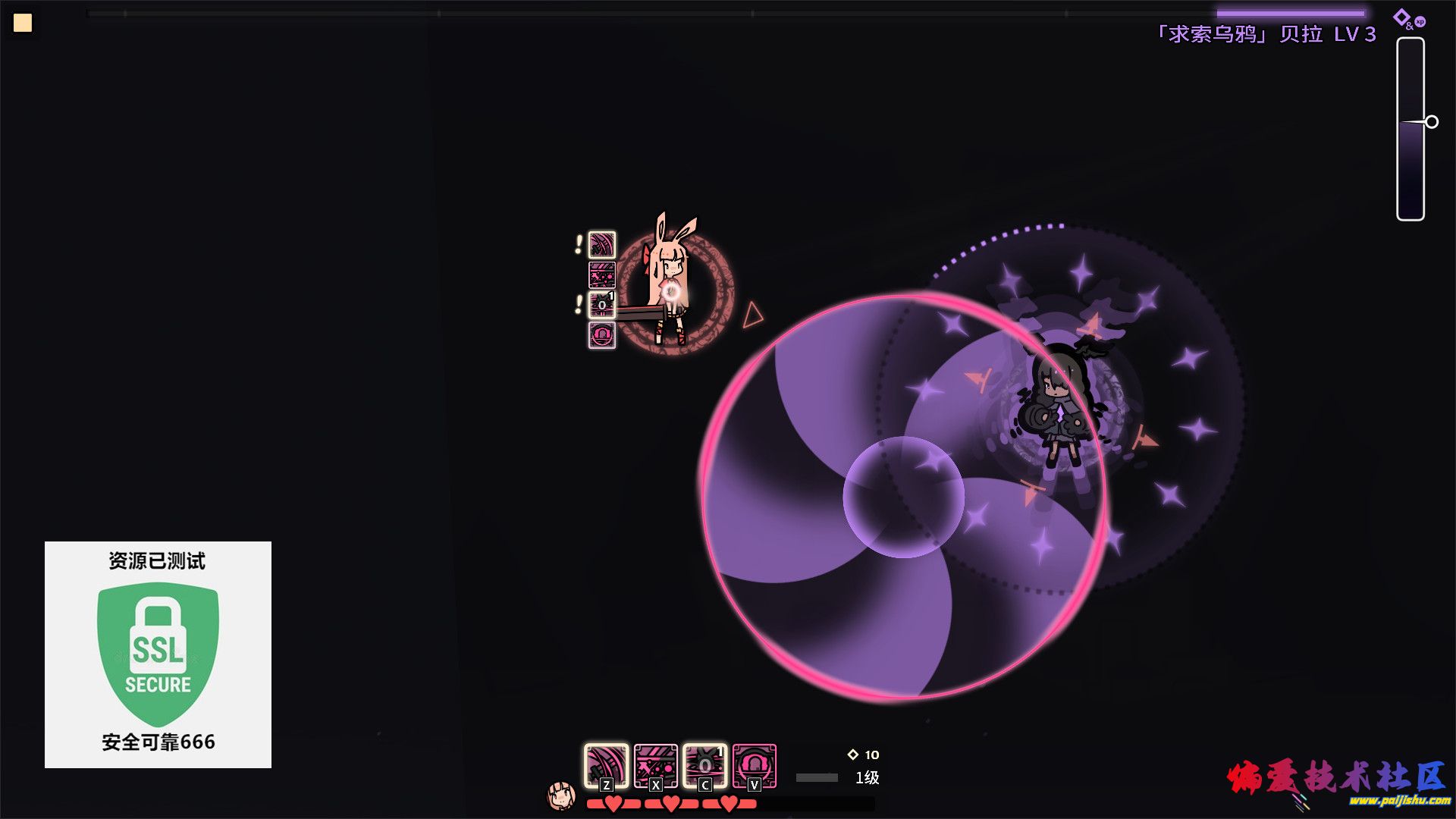
Task: Select the archway skill labeled V
Action: 754,766
